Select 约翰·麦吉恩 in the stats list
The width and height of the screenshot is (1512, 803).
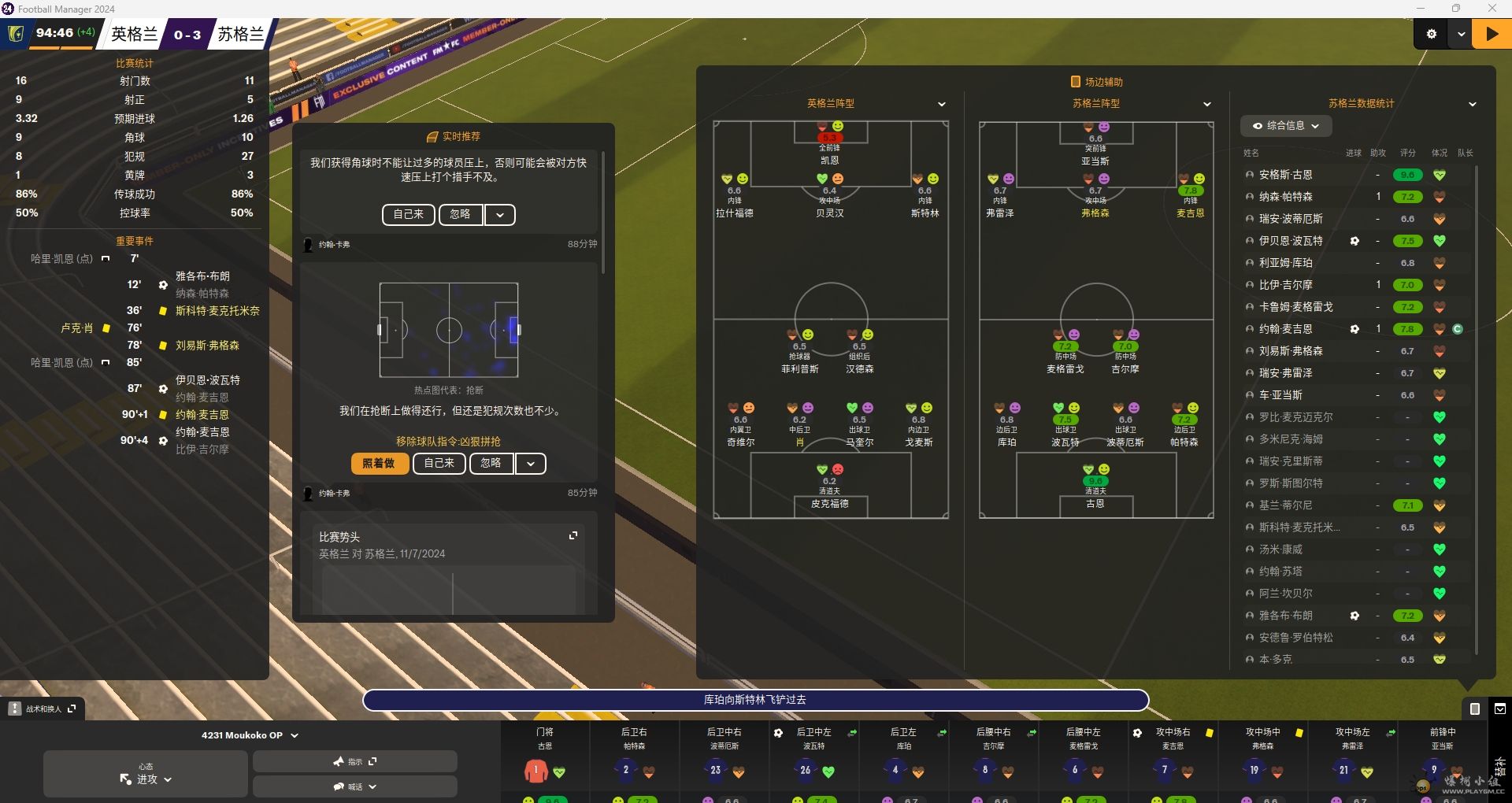[1286, 329]
